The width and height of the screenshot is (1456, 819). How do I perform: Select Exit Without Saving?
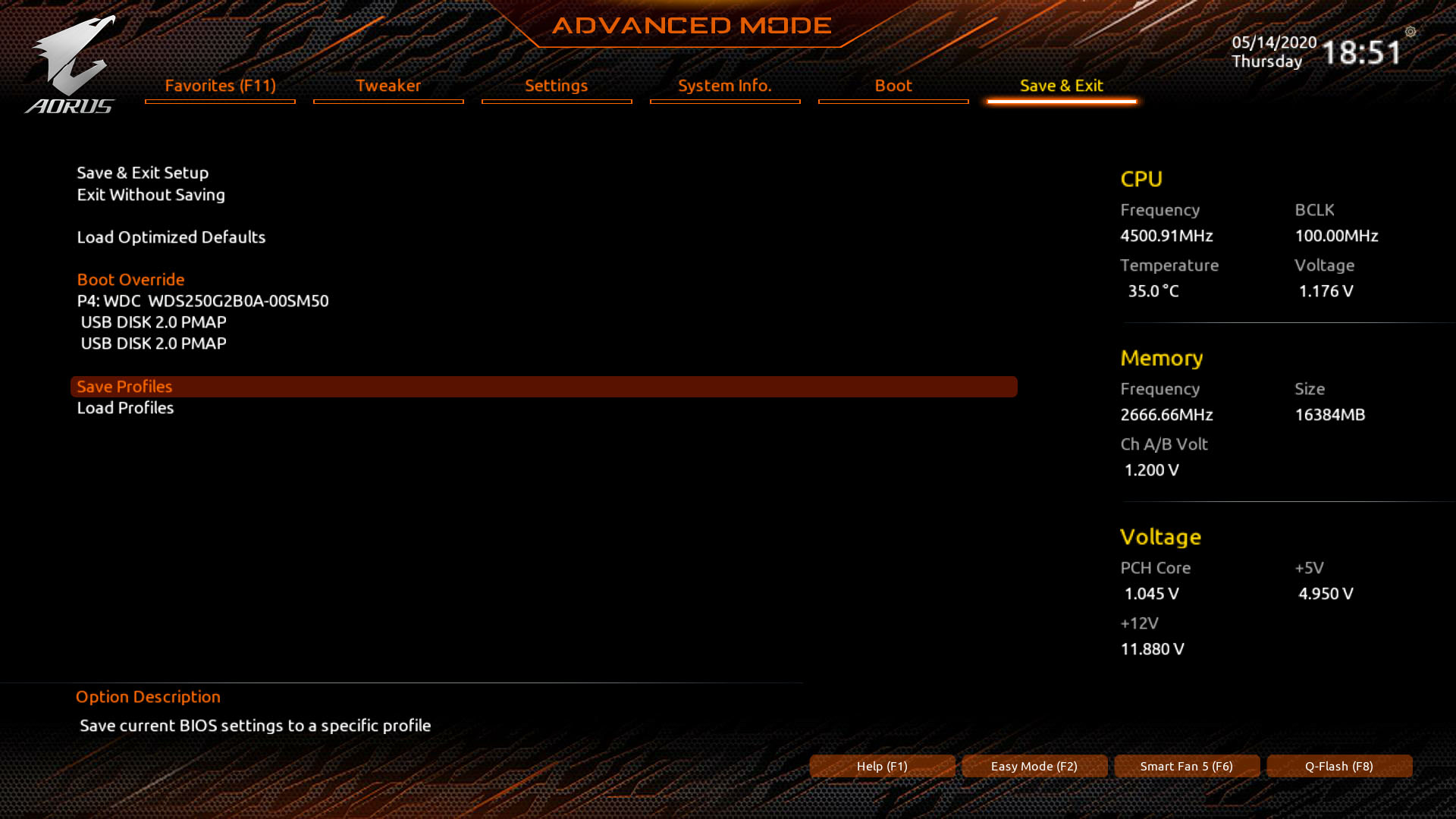pyautogui.click(x=151, y=195)
